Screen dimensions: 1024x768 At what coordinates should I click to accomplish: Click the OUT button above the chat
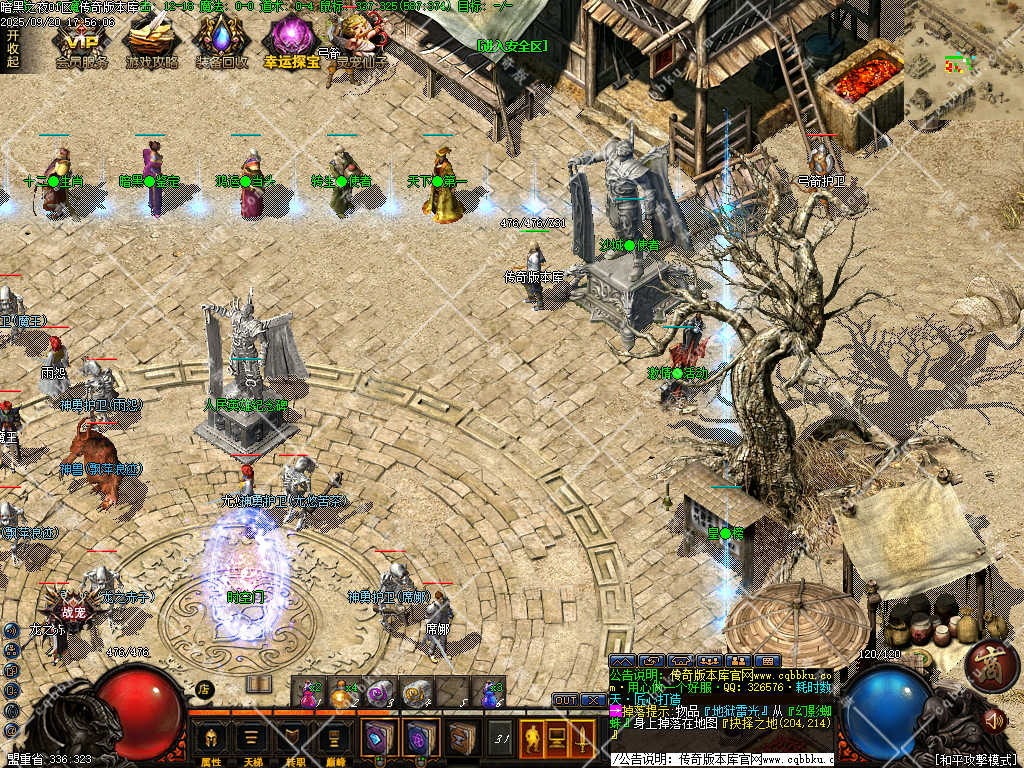tap(565, 700)
